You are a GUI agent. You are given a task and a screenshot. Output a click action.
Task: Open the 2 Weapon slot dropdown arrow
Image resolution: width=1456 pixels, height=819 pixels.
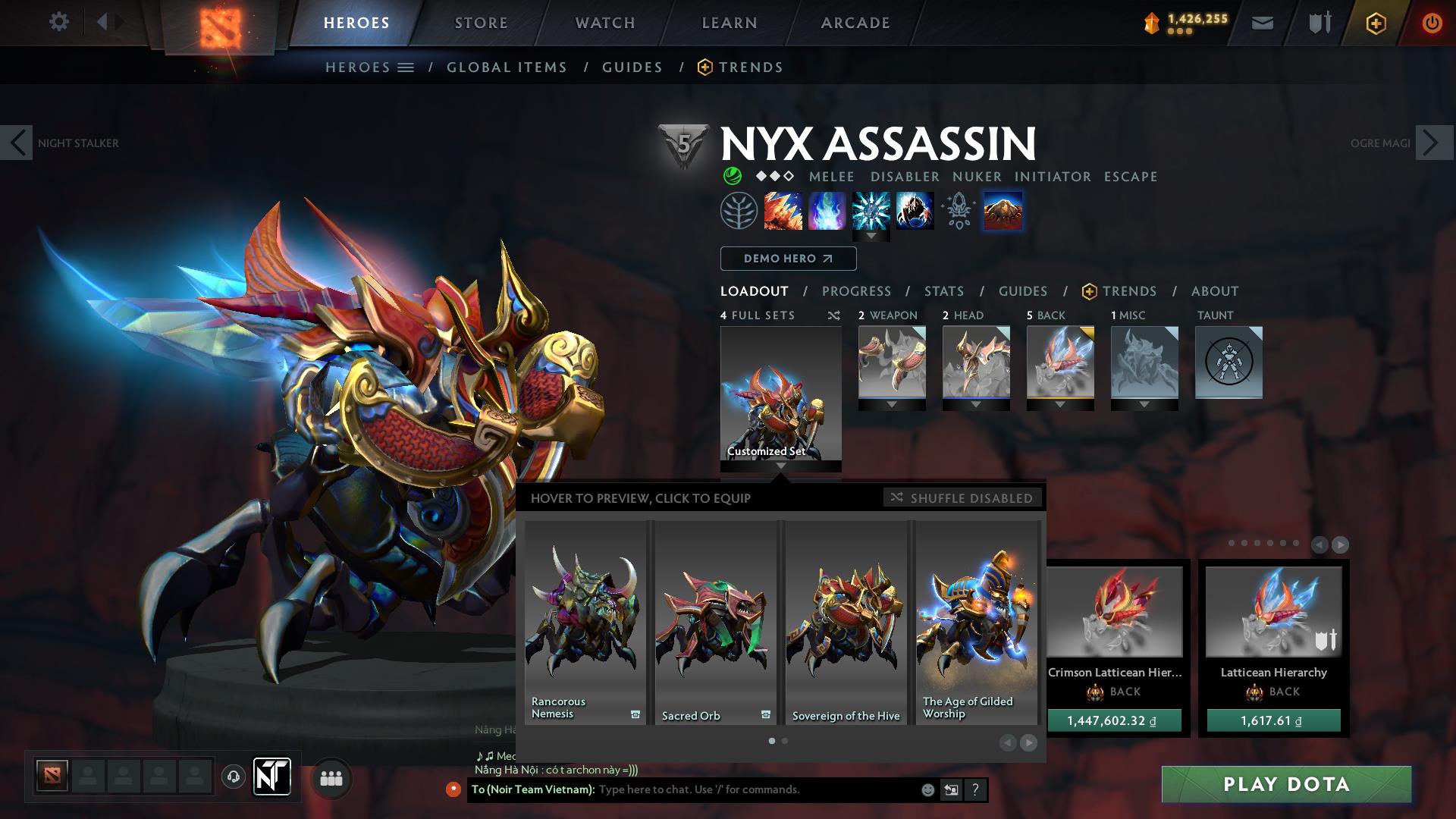[892, 404]
